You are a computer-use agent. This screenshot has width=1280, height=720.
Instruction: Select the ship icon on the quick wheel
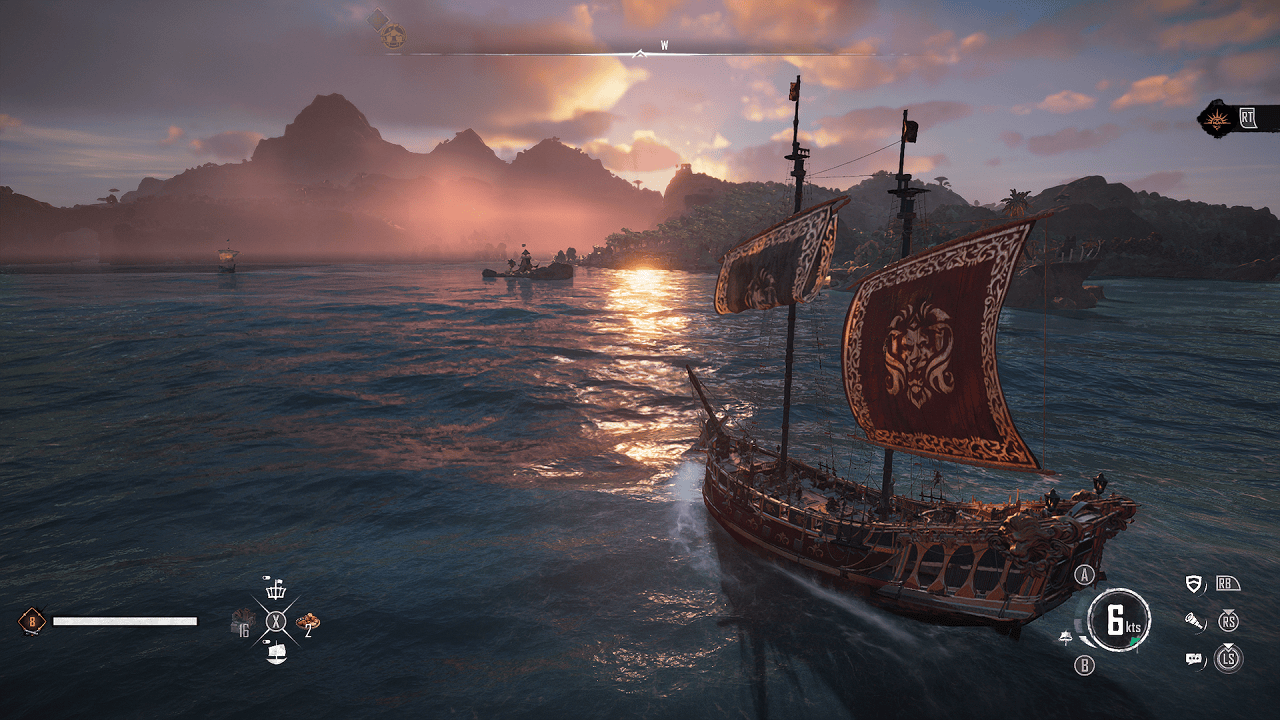(276, 653)
